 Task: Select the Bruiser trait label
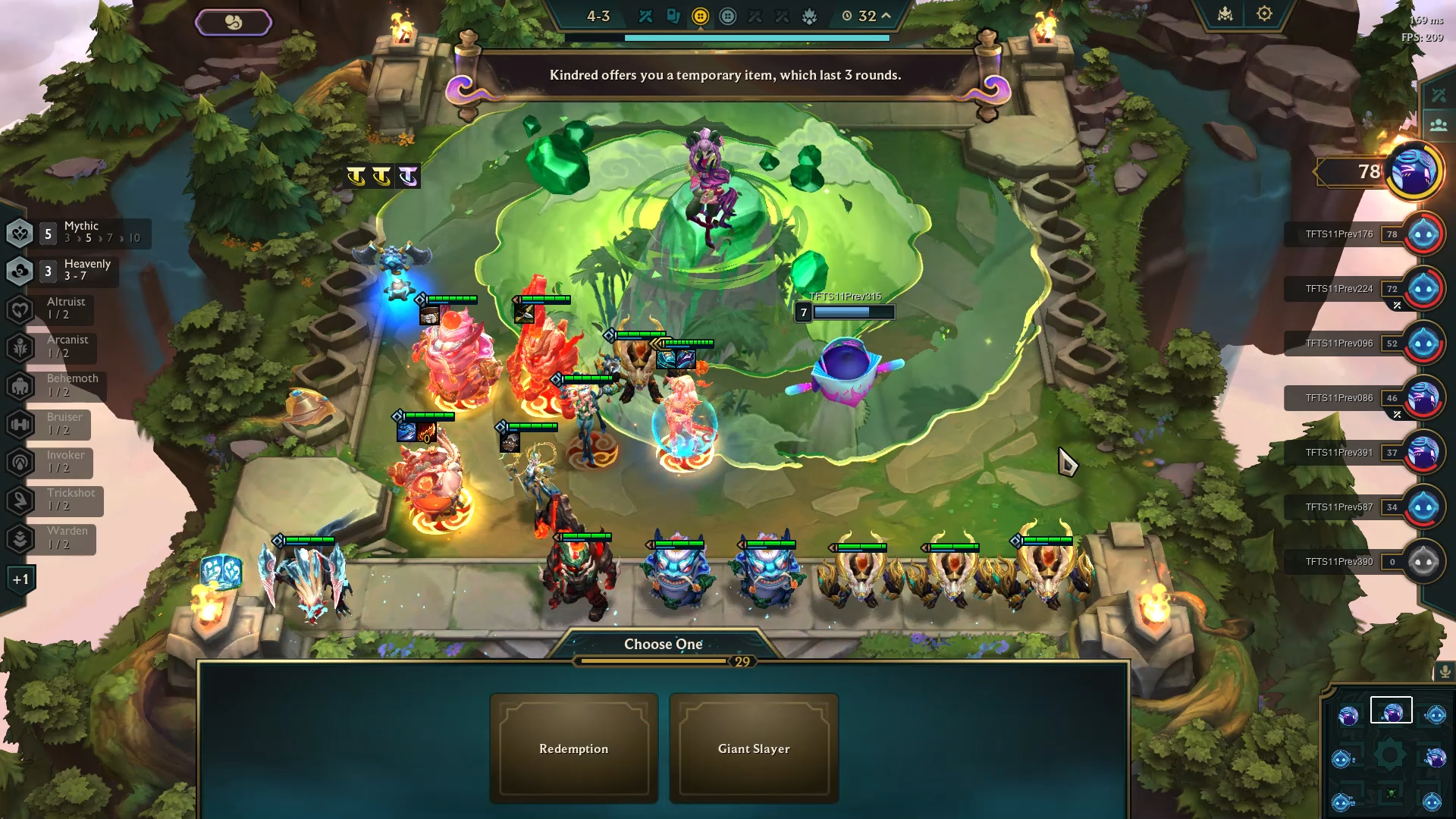pos(64,425)
